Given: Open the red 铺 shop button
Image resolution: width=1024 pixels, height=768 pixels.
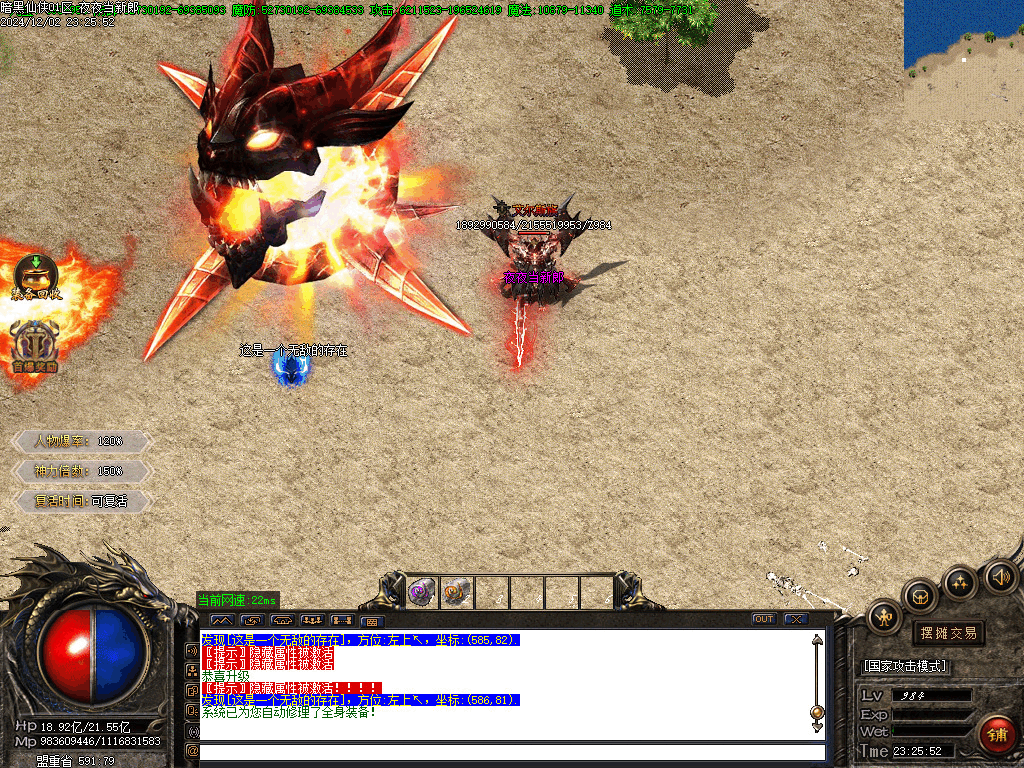Looking at the screenshot, I should pos(996,734).
